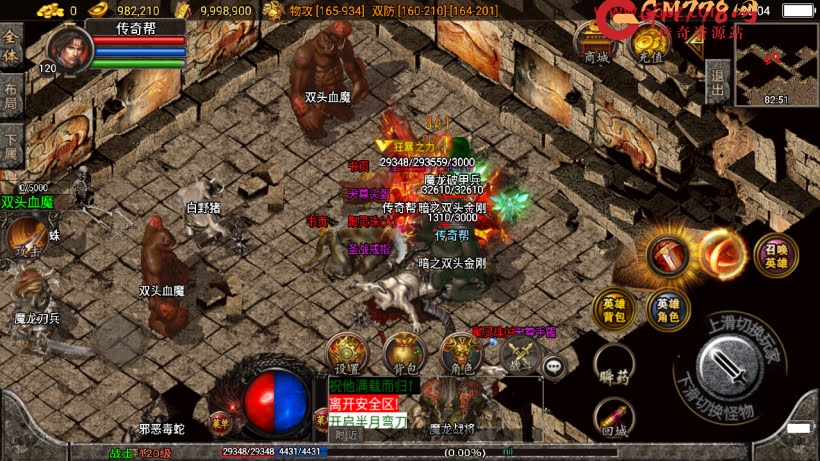Activate the 战斗 crossed-swords icon
This screenshot has height=461, width=820.
(x=518, y=353)
